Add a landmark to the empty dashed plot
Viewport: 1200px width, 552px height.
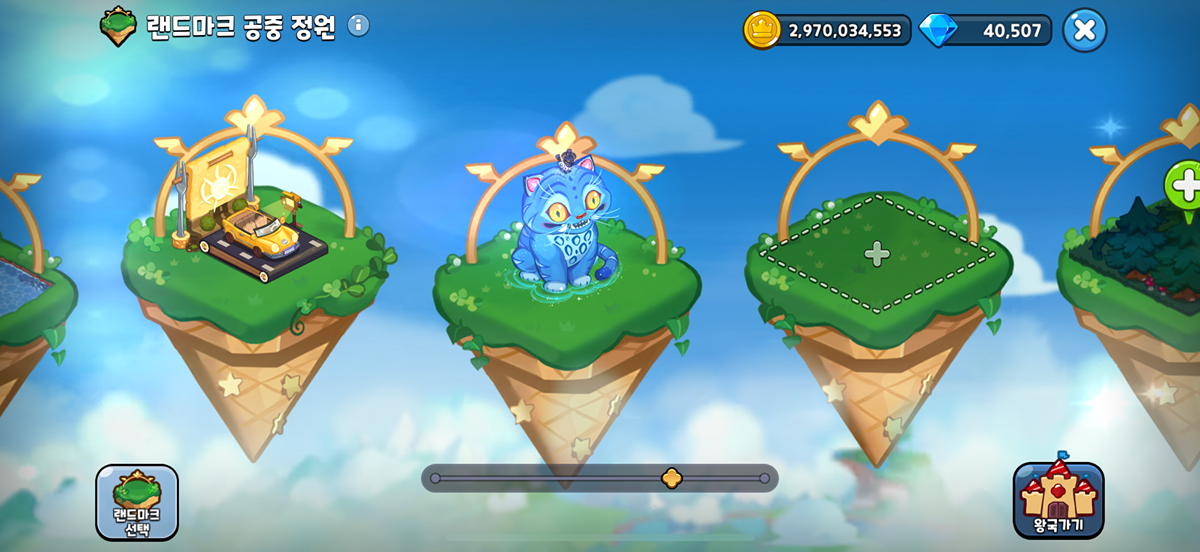[877, 254]
